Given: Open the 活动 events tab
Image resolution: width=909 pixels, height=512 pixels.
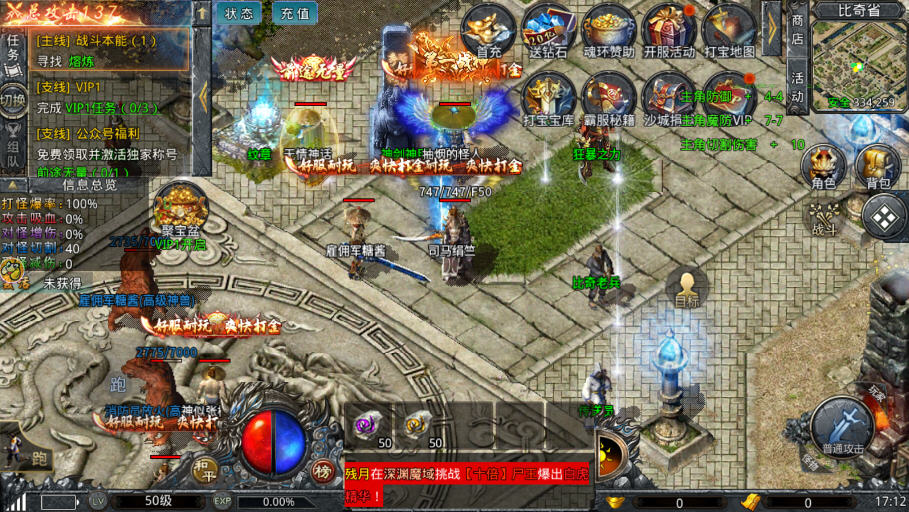Looking at the screenshot, I should click(797, 87).
